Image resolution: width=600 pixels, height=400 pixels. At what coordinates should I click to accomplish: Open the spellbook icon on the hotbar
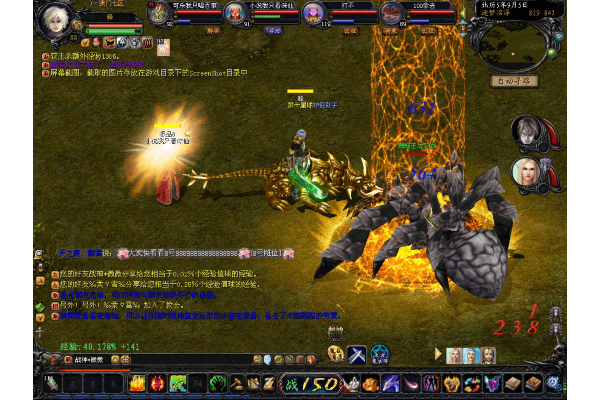(x=513, y=382)
